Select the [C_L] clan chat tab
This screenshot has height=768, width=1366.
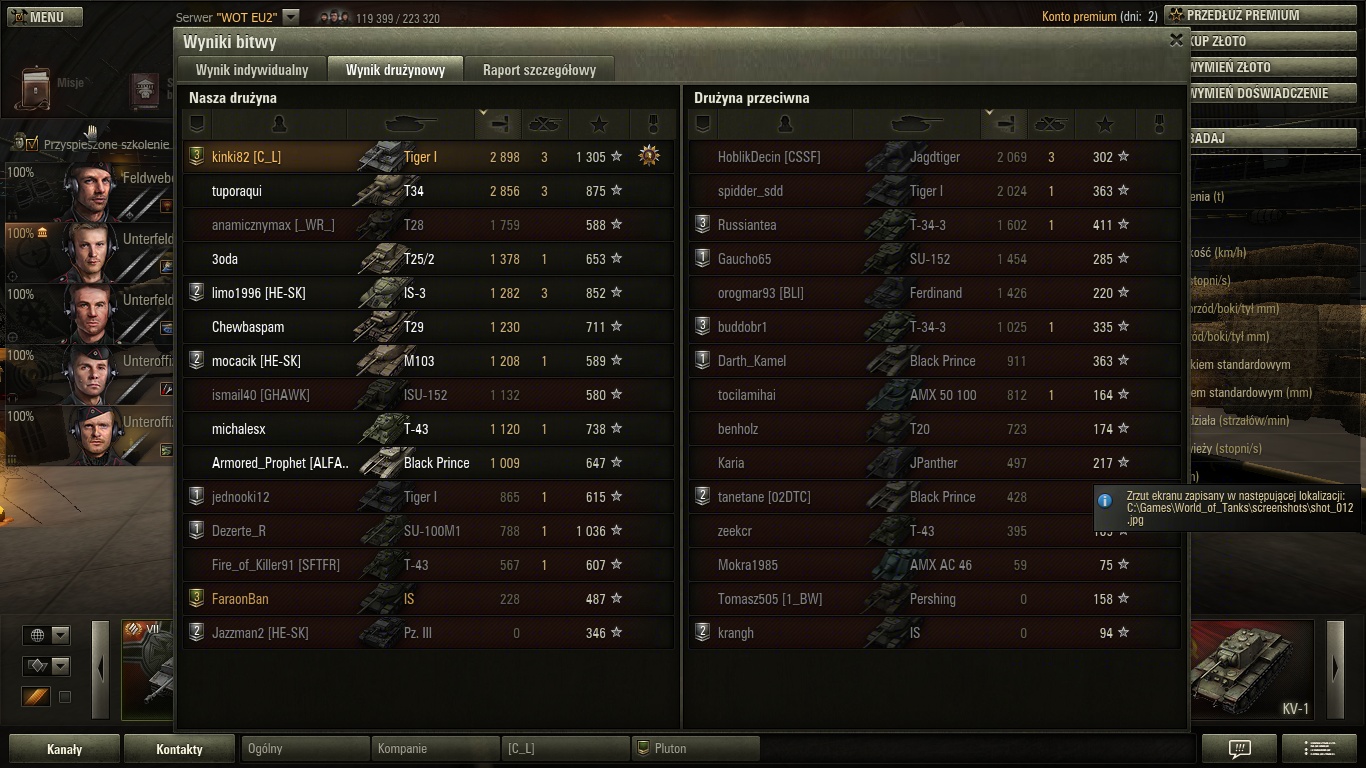[565, 748]
